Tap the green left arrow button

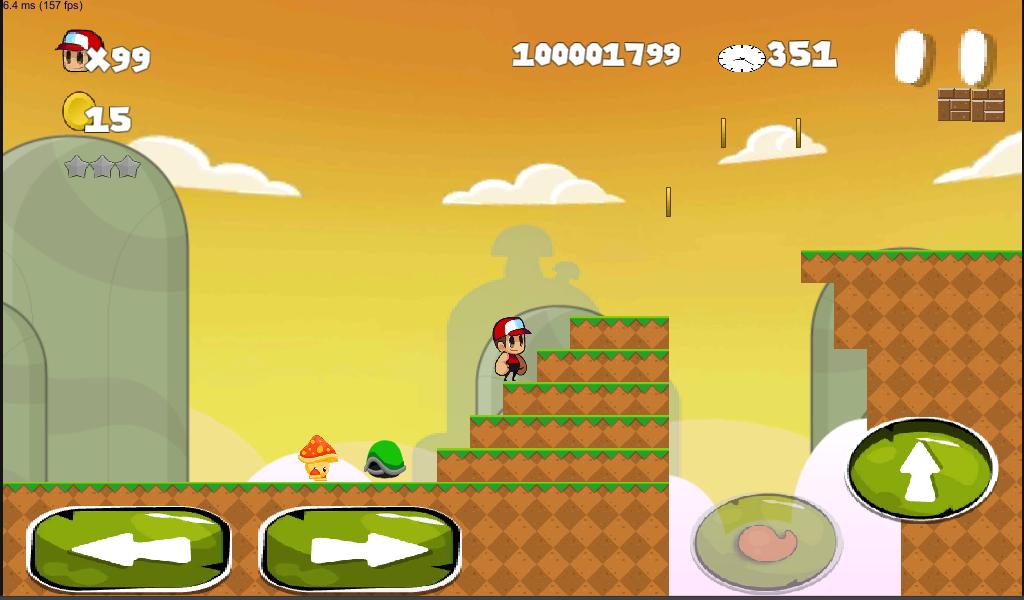point(129,549)
